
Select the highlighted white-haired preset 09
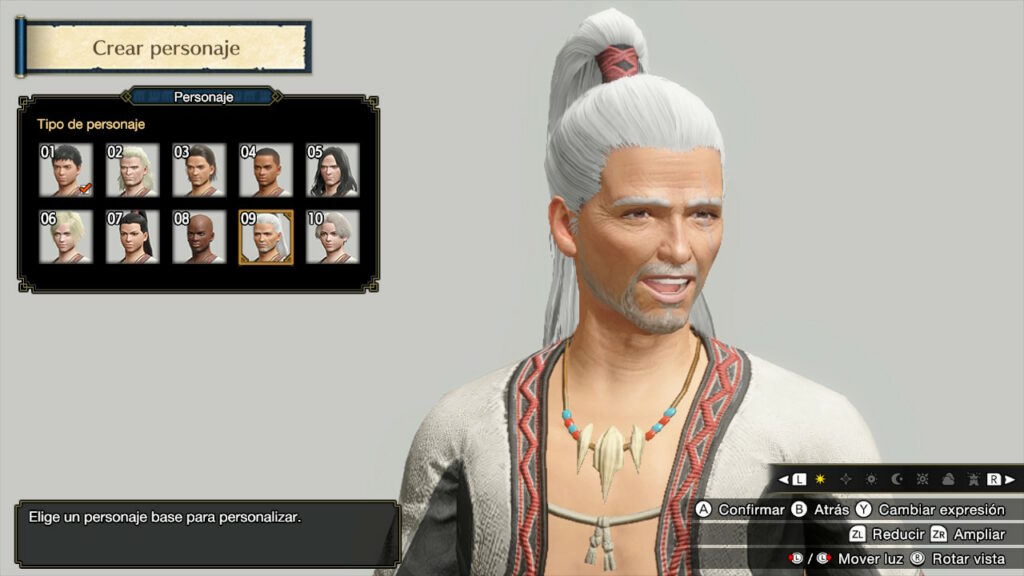point(266,237)
